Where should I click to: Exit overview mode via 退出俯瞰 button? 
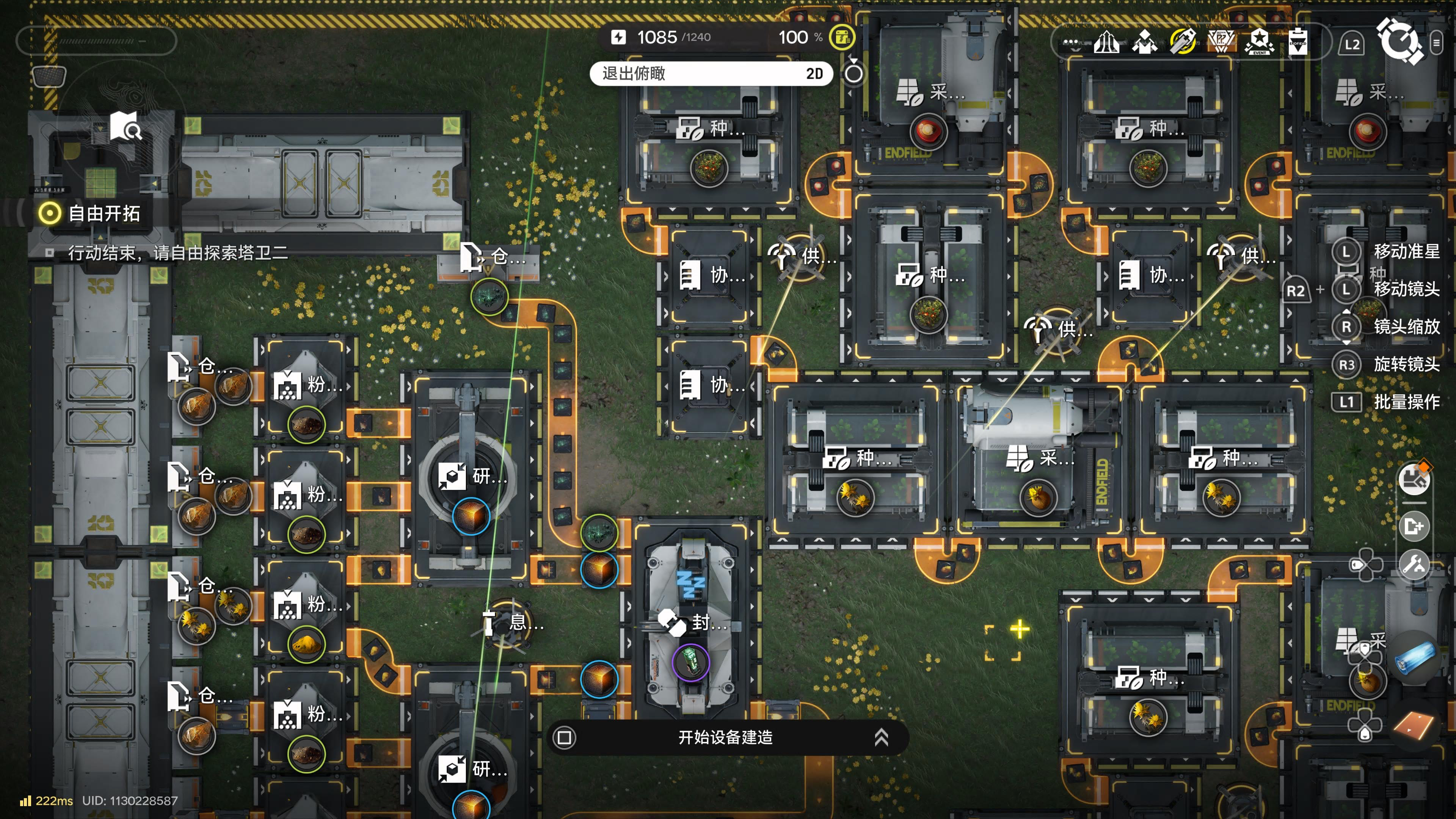pyautogui.click(x=710, y=74)
